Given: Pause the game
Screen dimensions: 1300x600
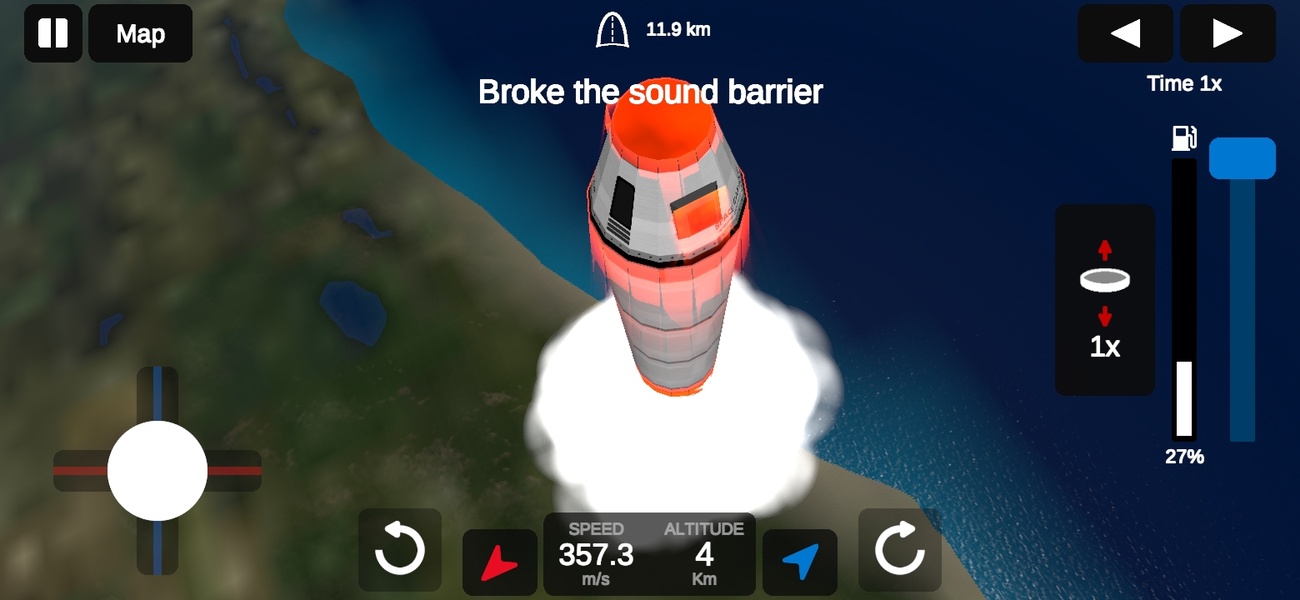Looking at the screenshot, I should 53,33.
